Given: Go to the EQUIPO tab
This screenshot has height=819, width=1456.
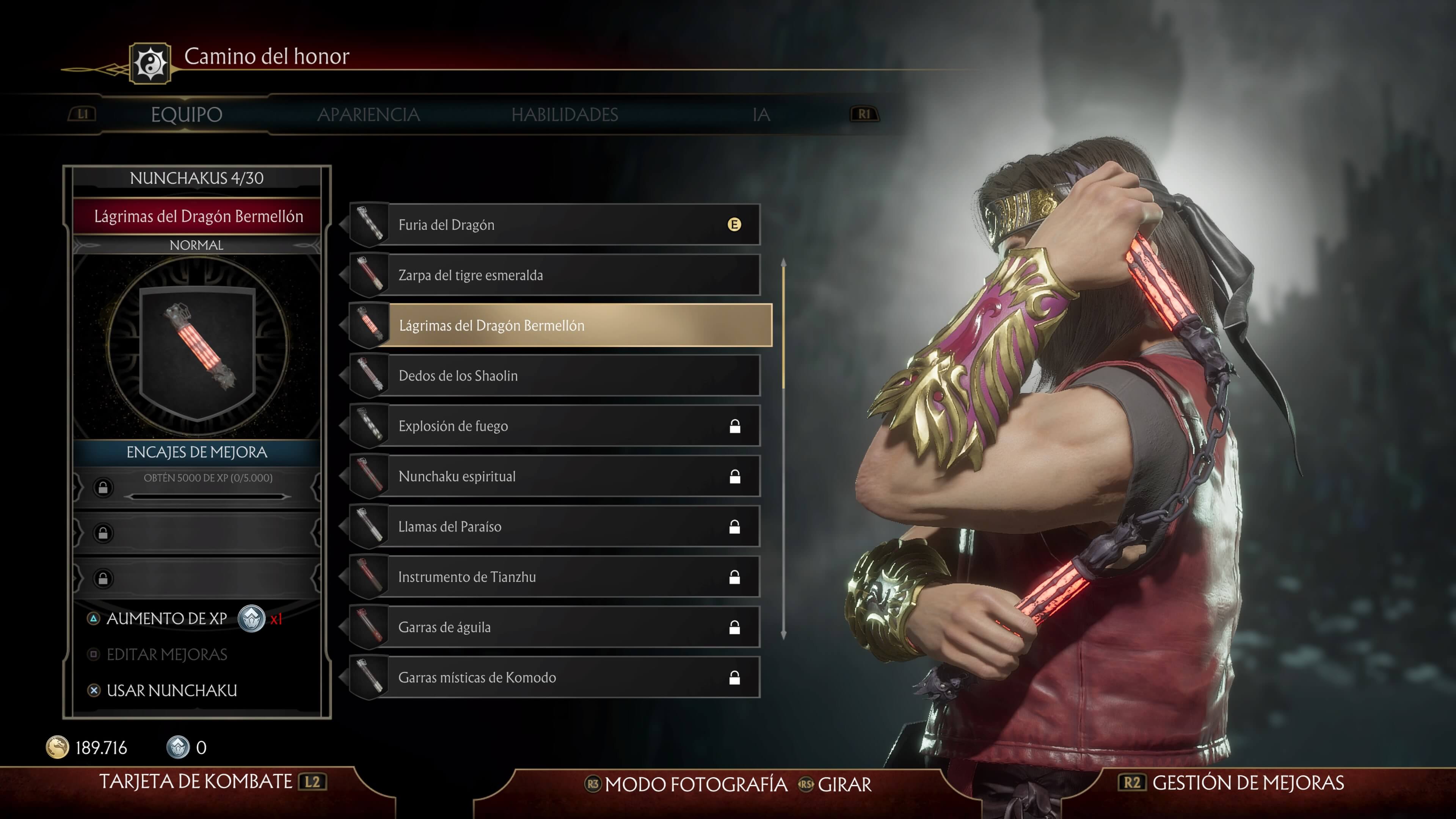Looking at the screenshot, I should coord(187,115).
